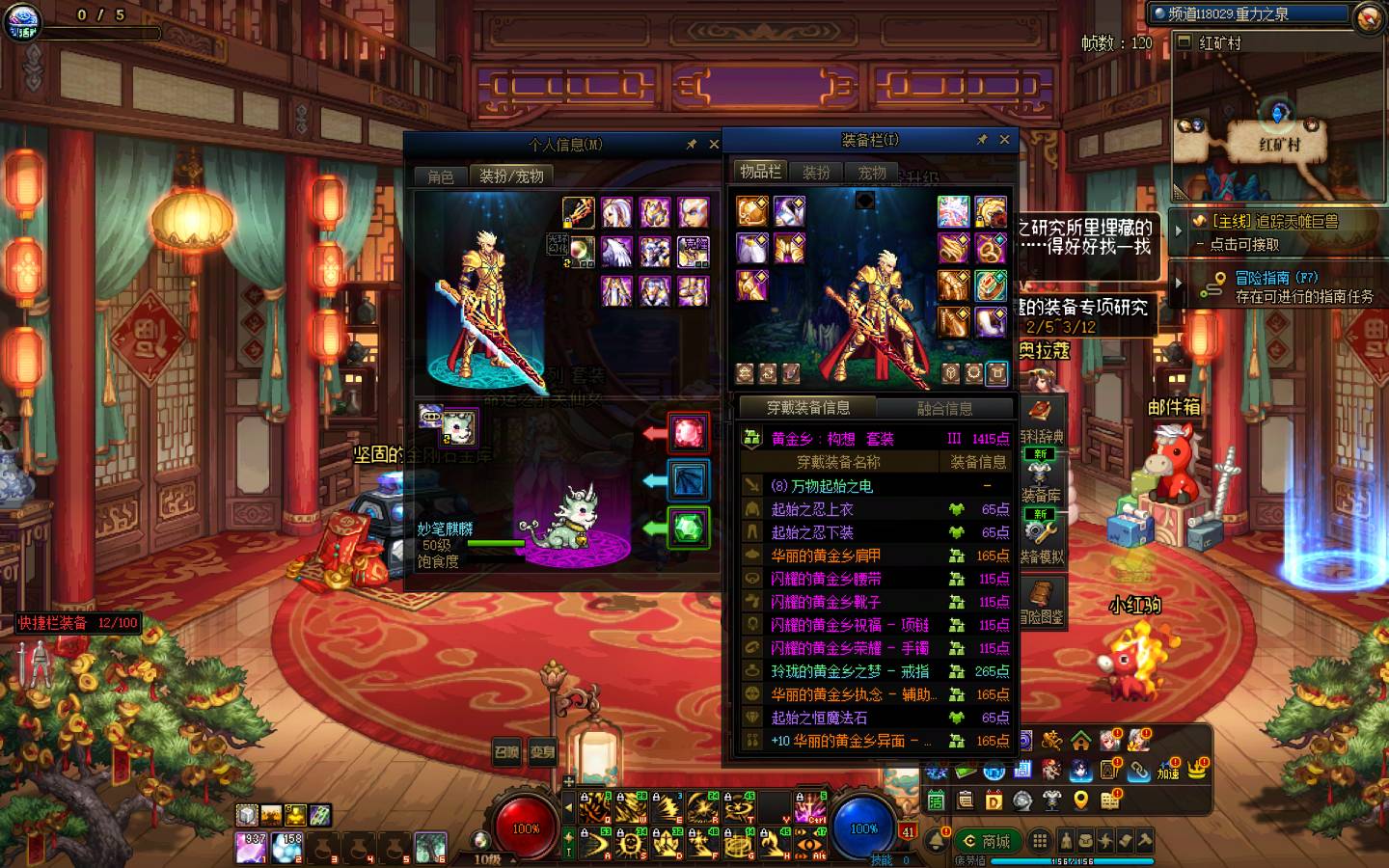The image size is (1389, 868).
Task: Click the 变身 transform button
Action: (542, 752)
